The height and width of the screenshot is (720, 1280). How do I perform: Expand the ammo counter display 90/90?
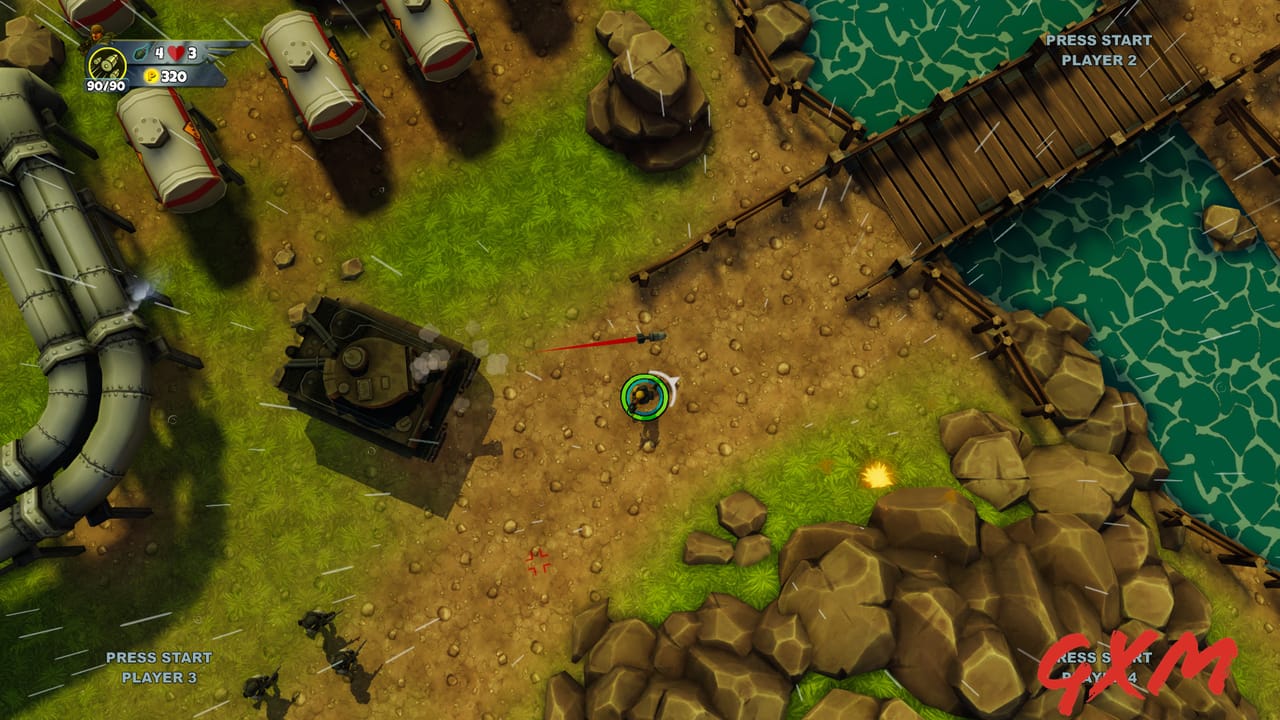pyautogui.click(x=105, y=86)
